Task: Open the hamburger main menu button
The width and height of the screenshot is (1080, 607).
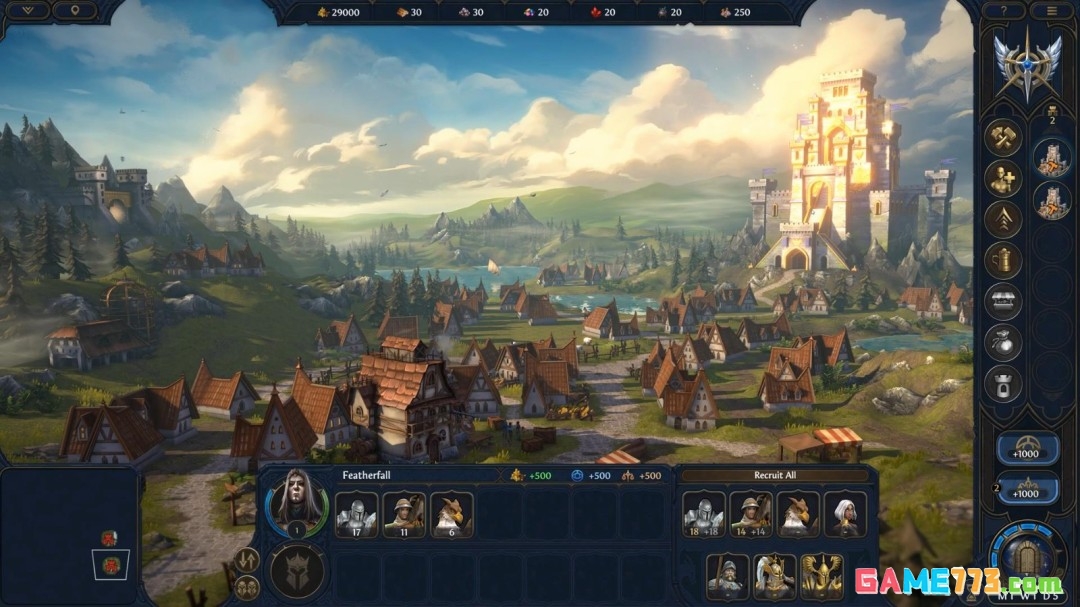Action: tap(1051, 11)
